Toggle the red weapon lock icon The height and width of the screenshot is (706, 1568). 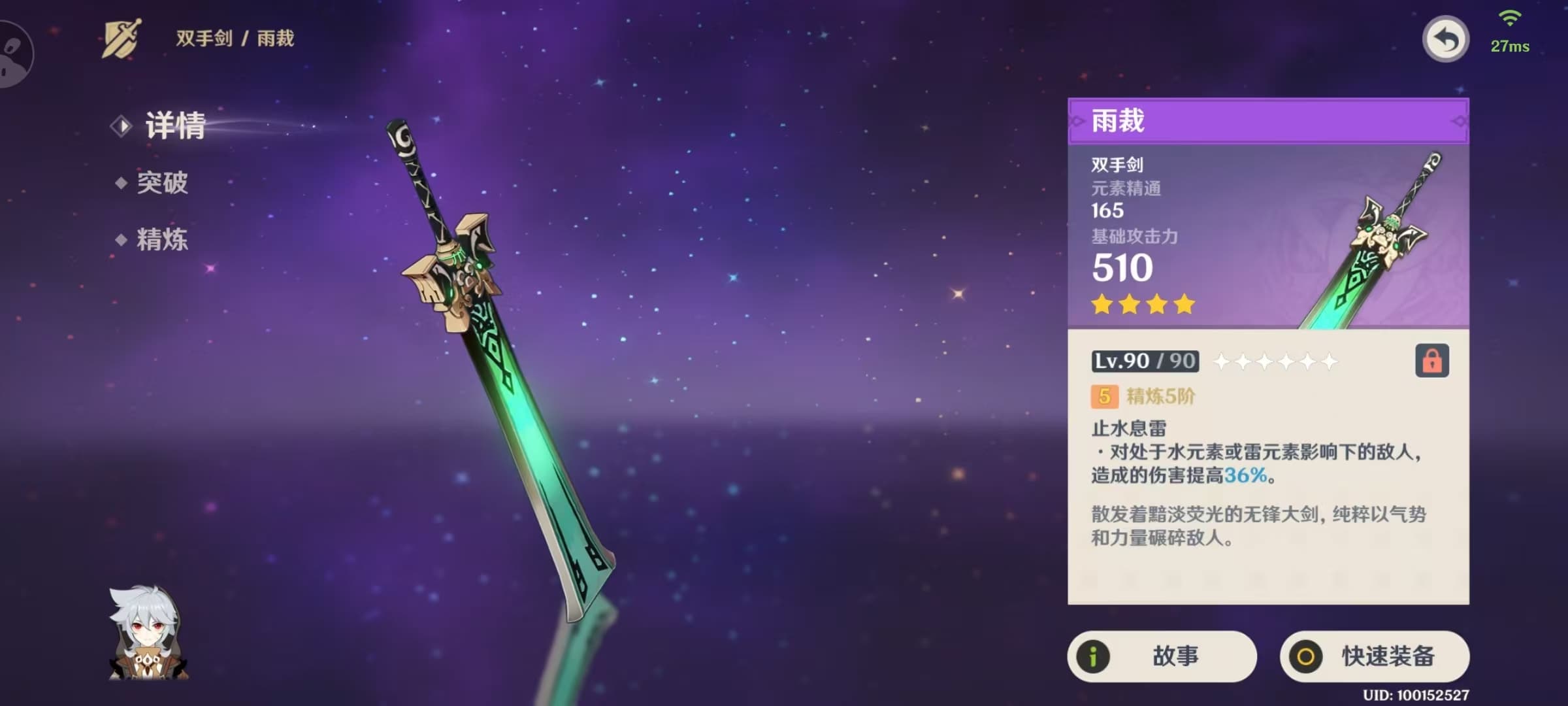tap(1431, 361)
